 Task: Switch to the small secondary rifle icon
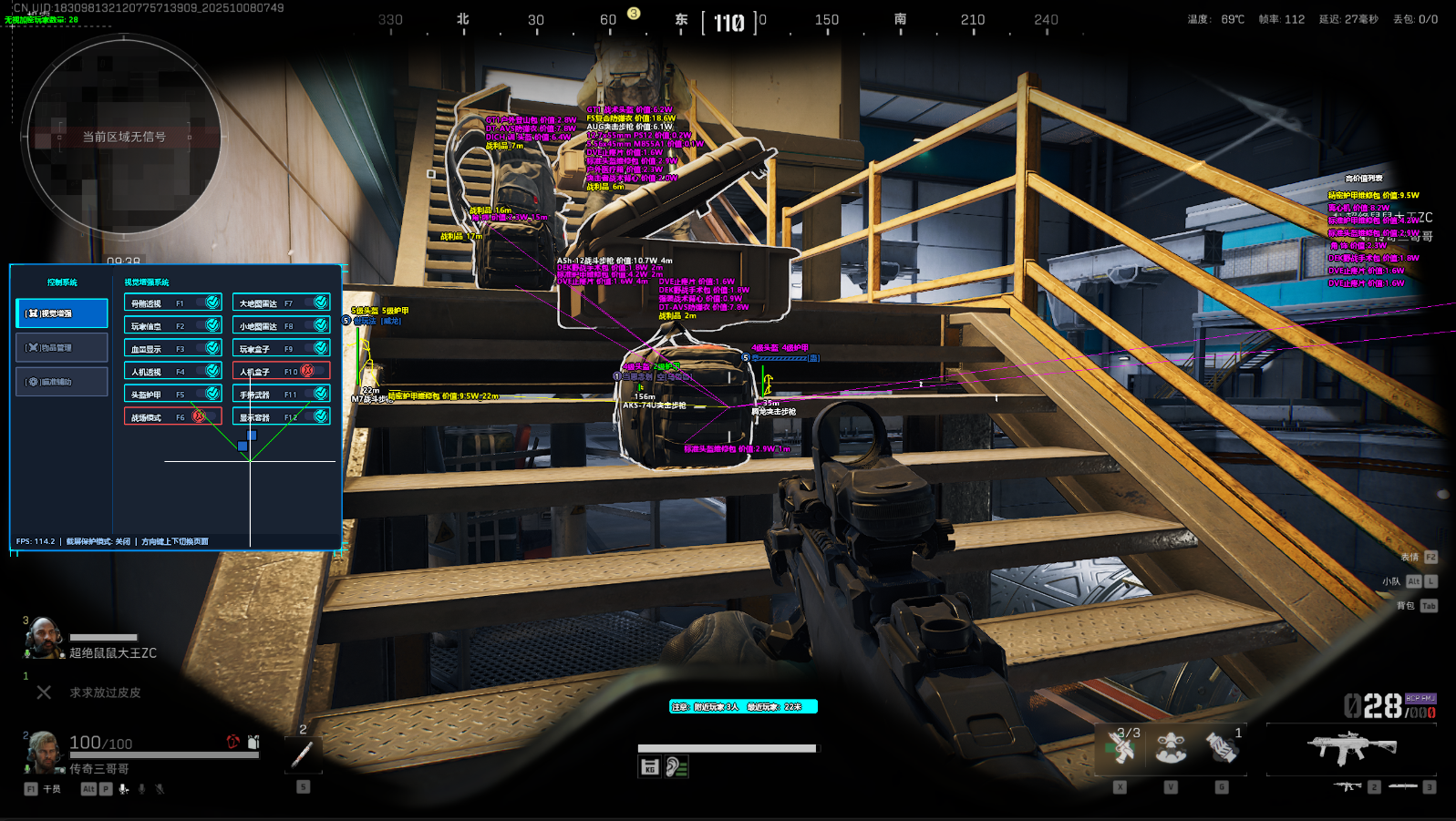pyautogui.click(x=1348, y=786)
